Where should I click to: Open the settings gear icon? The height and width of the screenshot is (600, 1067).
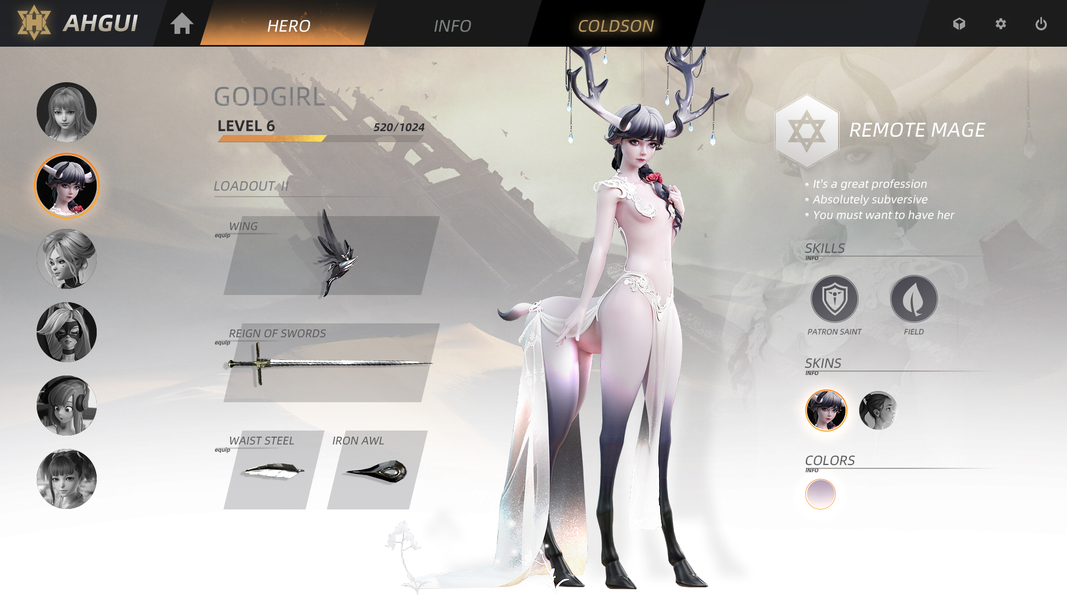[x=1000, y=24]
